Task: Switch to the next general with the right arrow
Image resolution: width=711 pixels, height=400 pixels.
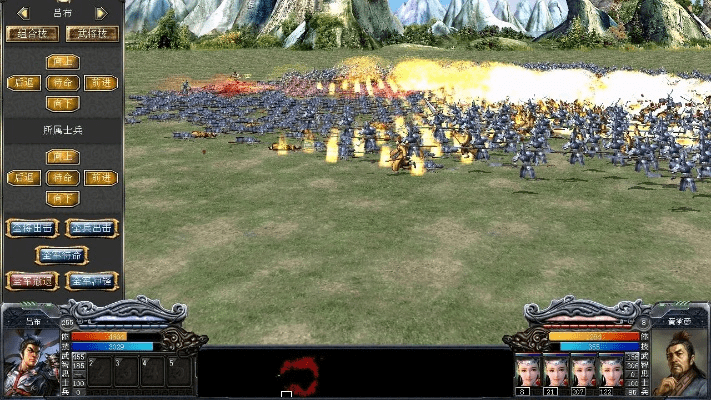Action: click(101, 13)
